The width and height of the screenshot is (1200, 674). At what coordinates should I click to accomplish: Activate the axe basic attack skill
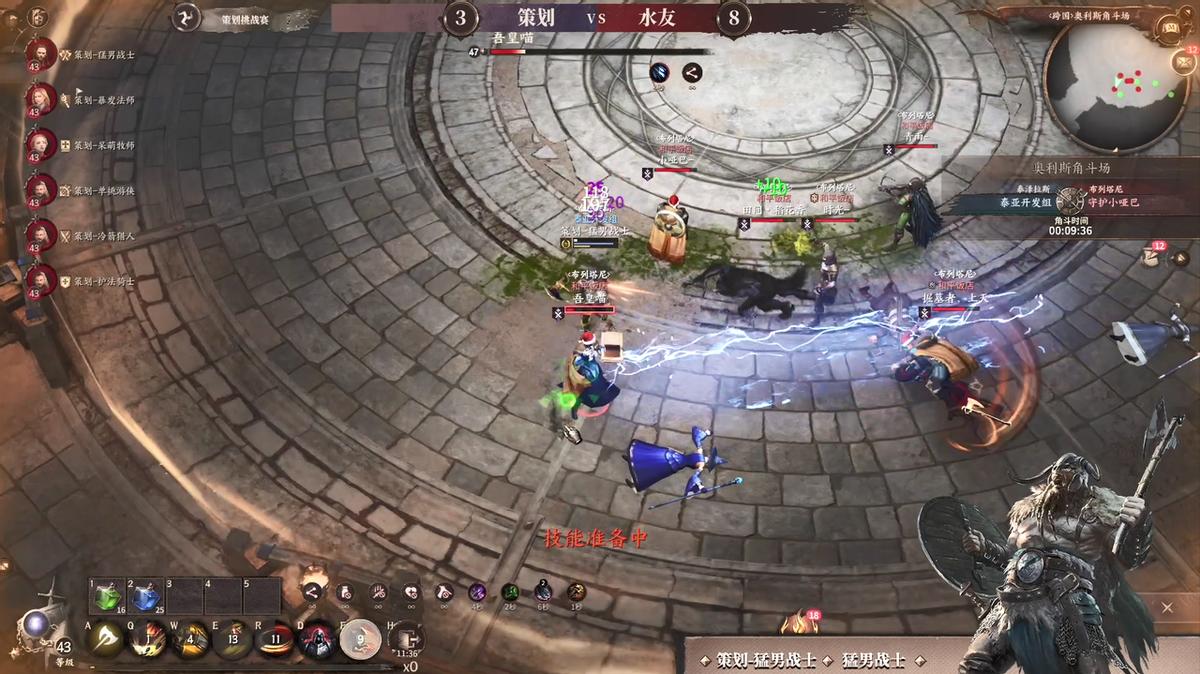[105, 640]
